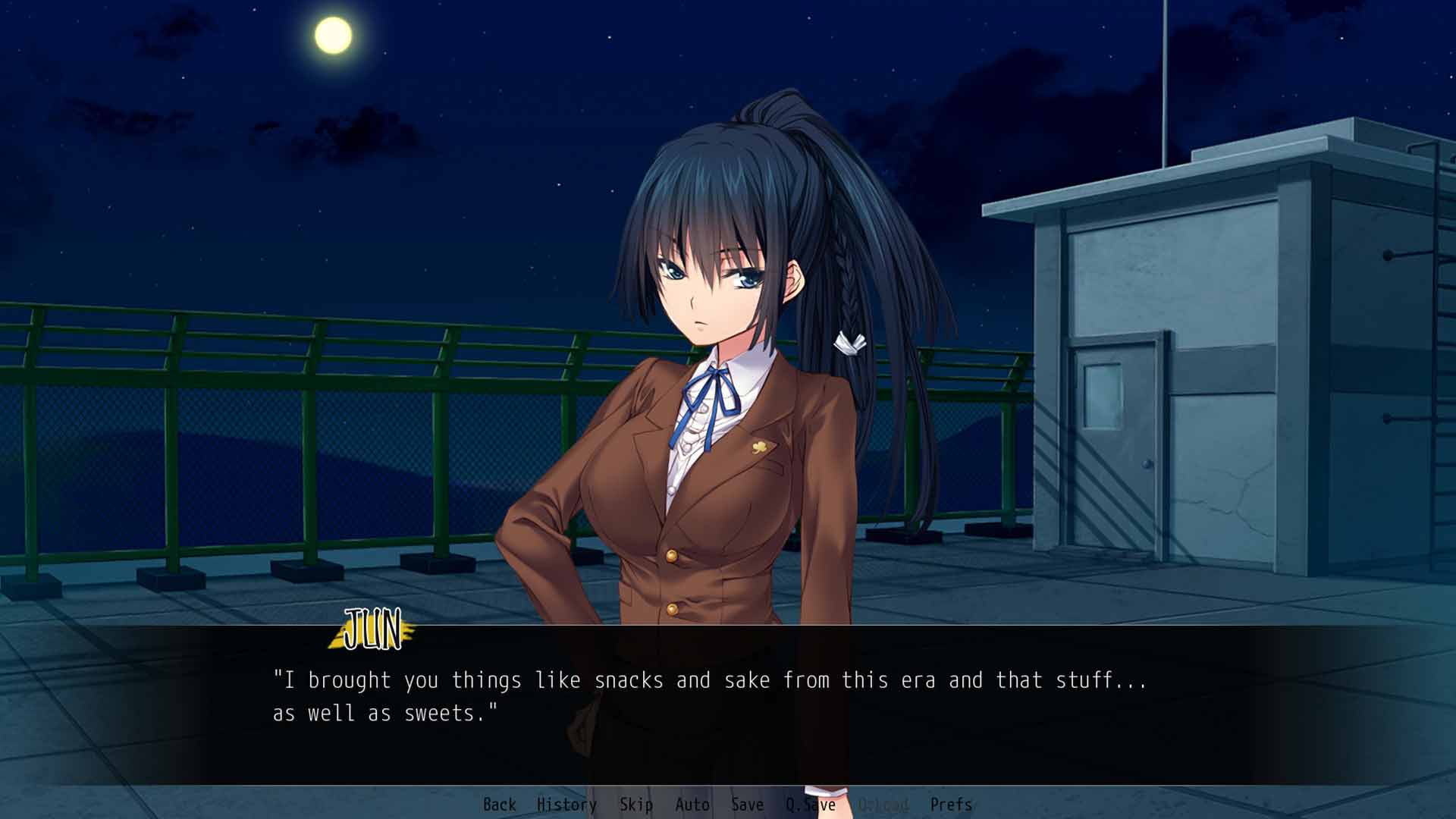Start automatic text advance via Auto
The height and width of the screenshot is (819, 1456).
[692, 805]
